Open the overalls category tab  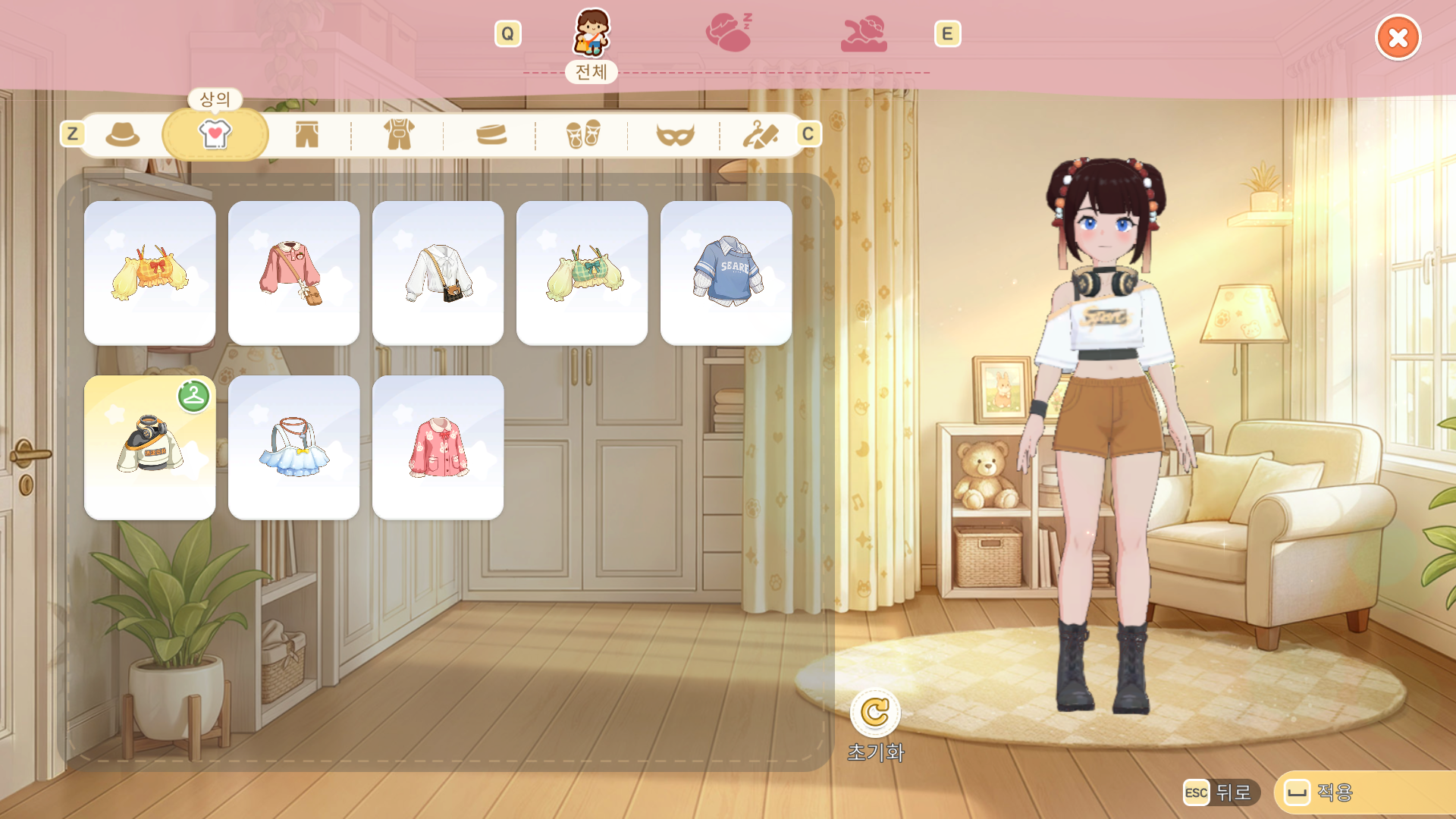(399, 135)
